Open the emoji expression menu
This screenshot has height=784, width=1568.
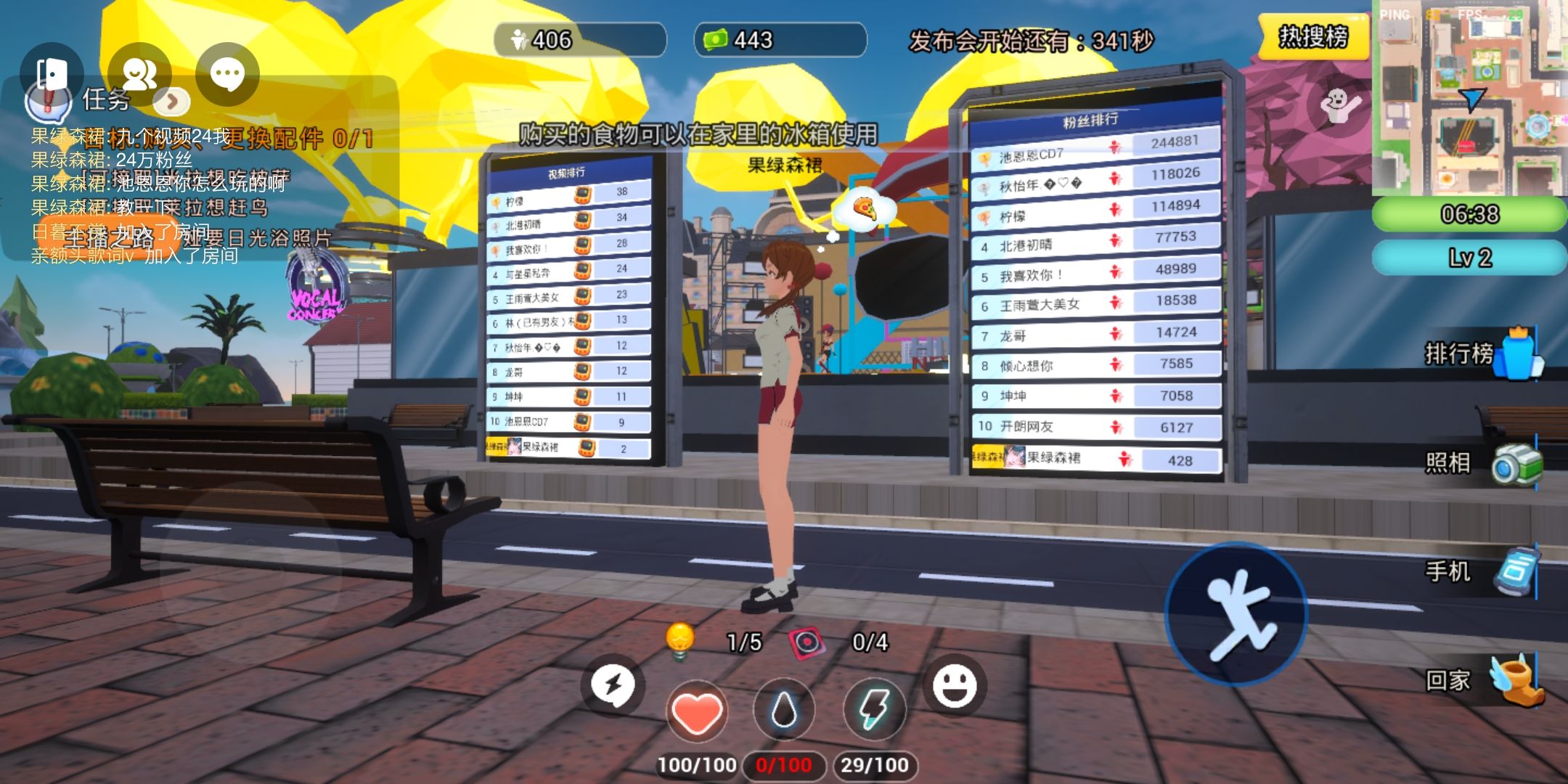pos(954,685)
